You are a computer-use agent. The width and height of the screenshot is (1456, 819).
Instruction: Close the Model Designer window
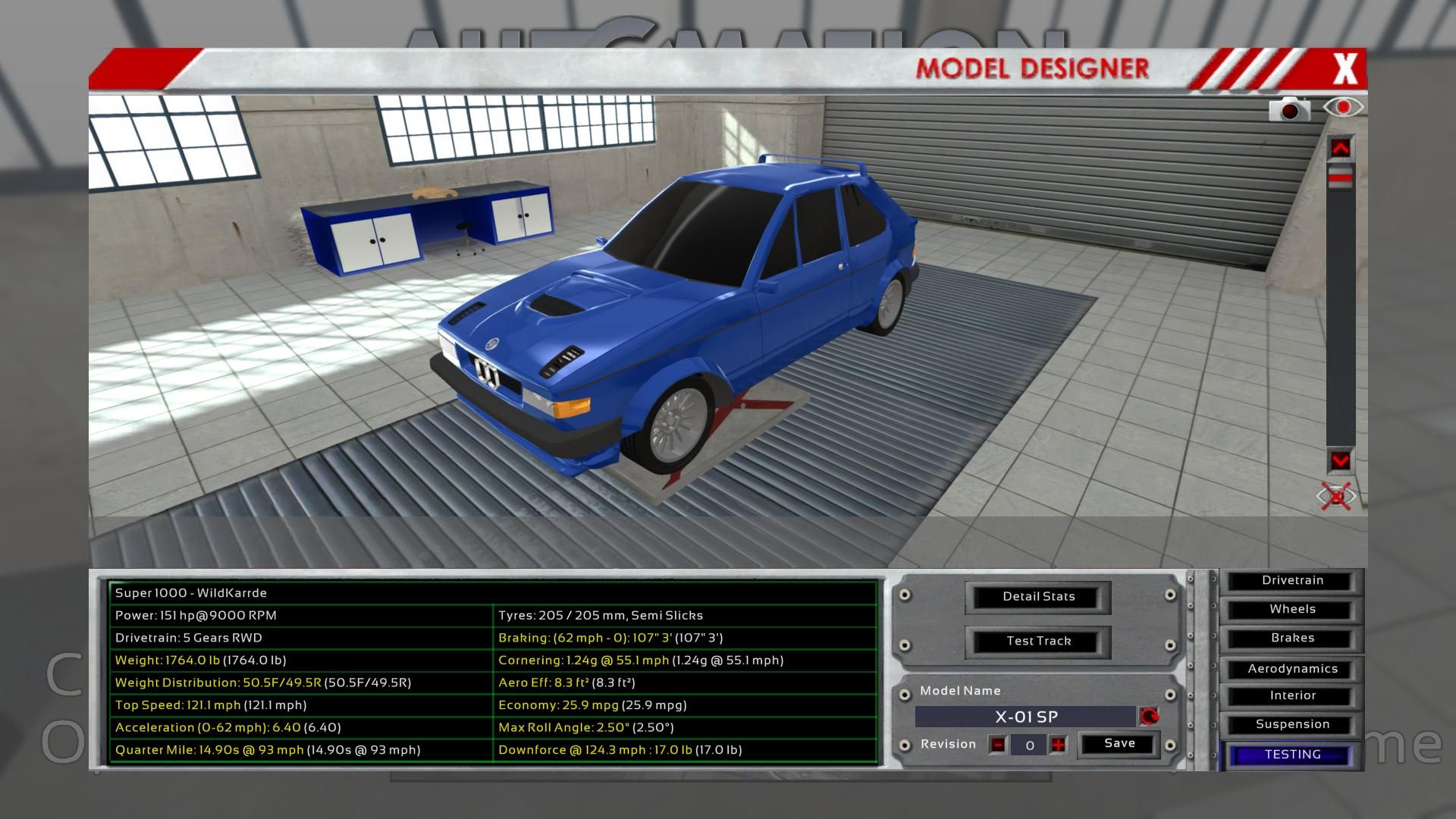[x=1345, y=69]
